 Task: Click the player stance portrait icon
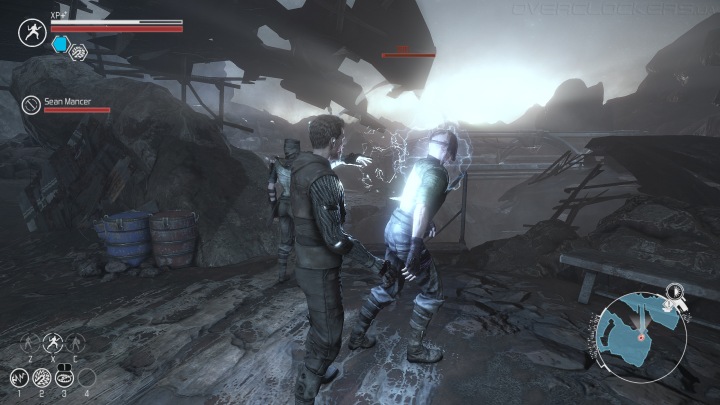click(x=31, y=32)
